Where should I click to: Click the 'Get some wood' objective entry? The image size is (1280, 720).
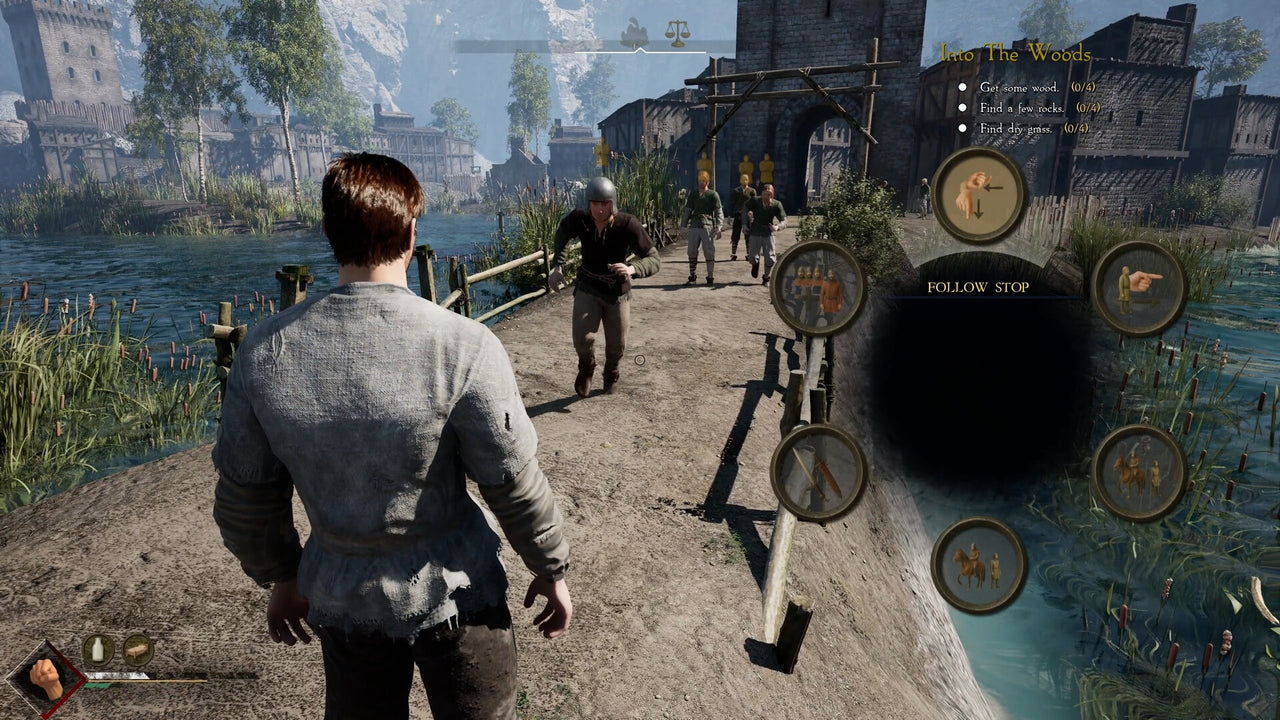tap(1018, 87)
